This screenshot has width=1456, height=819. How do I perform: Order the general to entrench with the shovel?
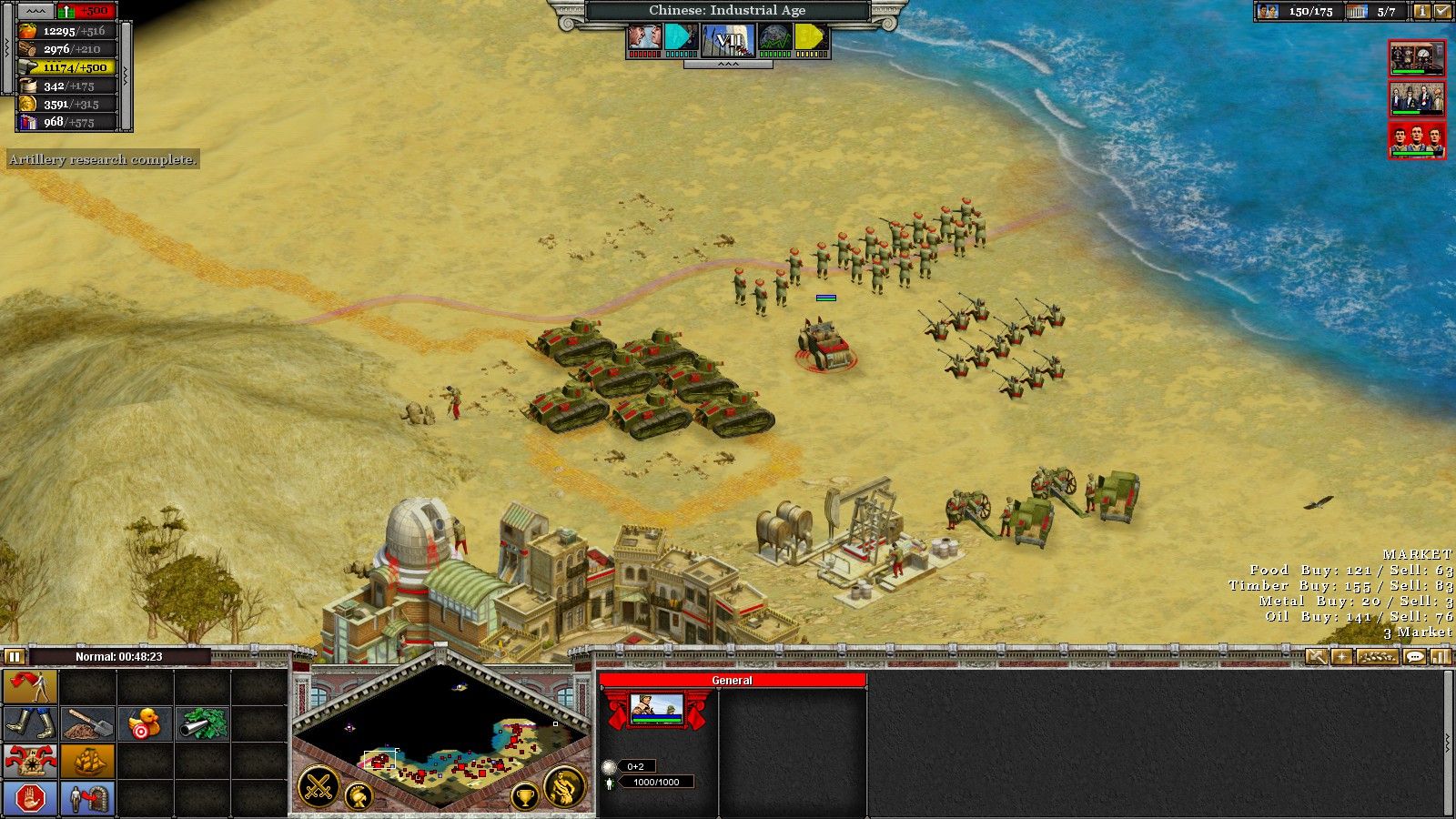point(88,724)
